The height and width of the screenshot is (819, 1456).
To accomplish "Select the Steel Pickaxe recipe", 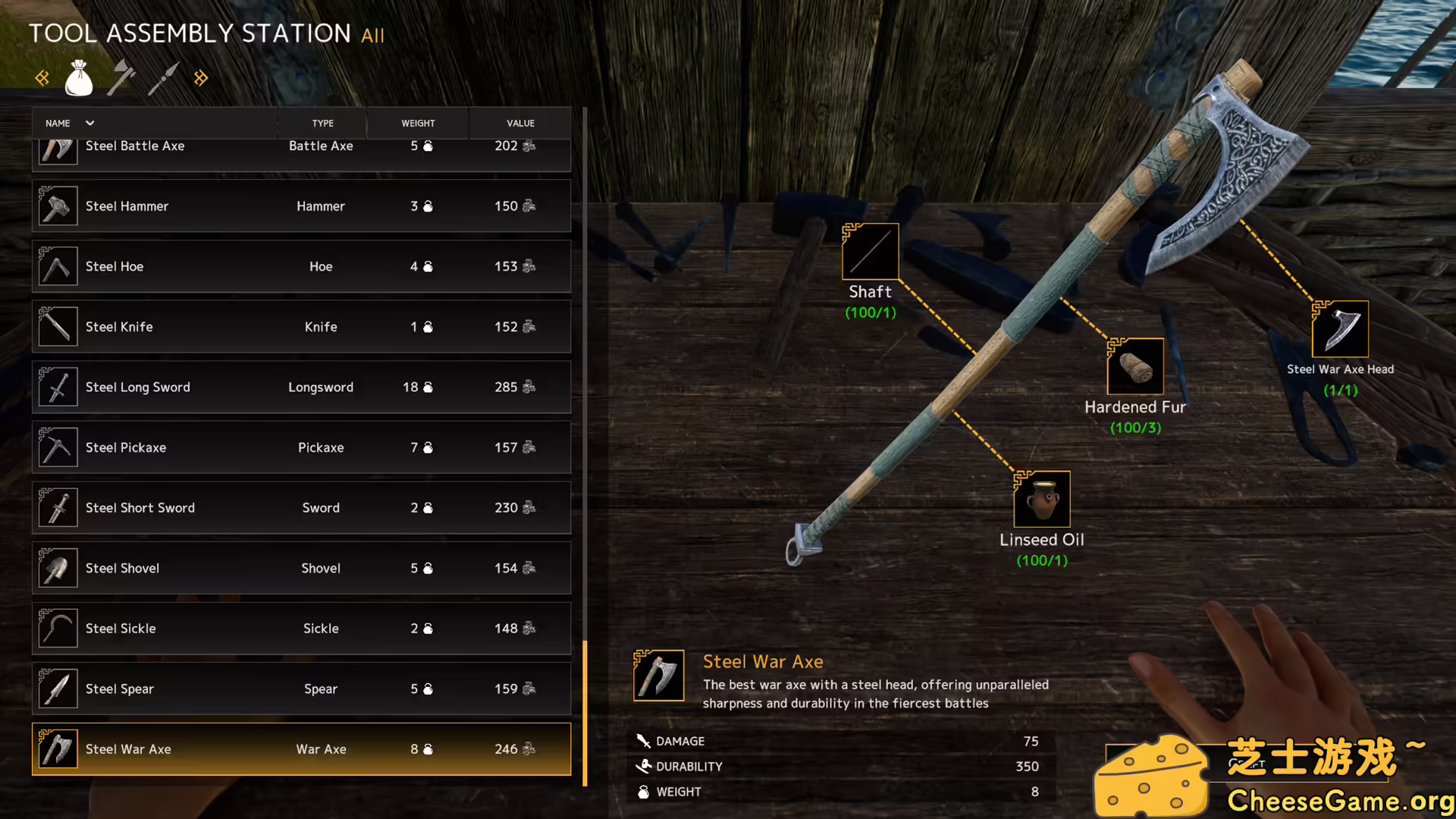I will 301,447.
